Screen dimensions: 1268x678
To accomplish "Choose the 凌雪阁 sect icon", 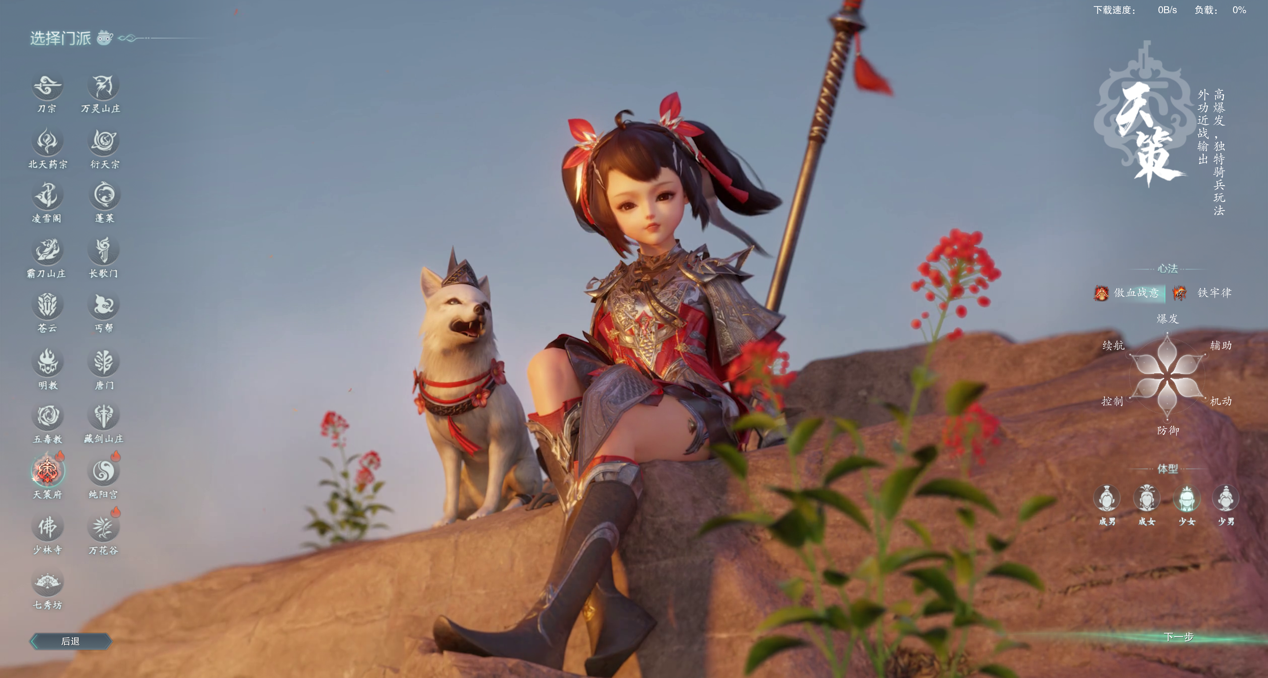I will 47,196.
